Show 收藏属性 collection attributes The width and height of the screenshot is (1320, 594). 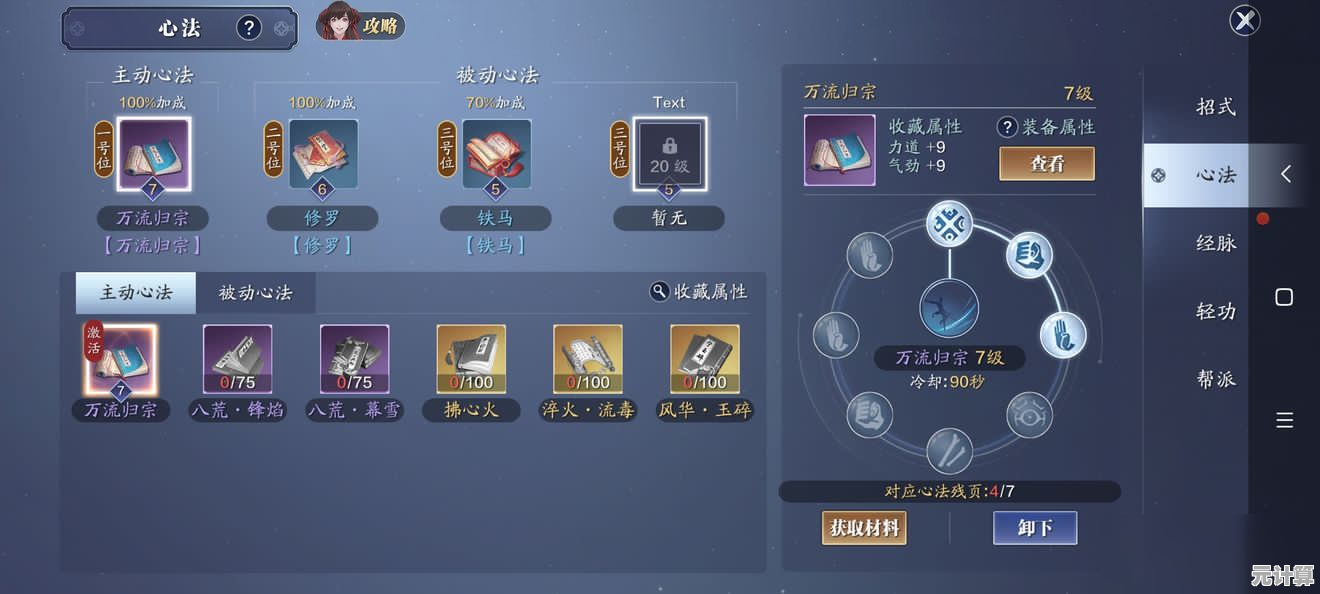pyautogui.click(x=699, y=291)
